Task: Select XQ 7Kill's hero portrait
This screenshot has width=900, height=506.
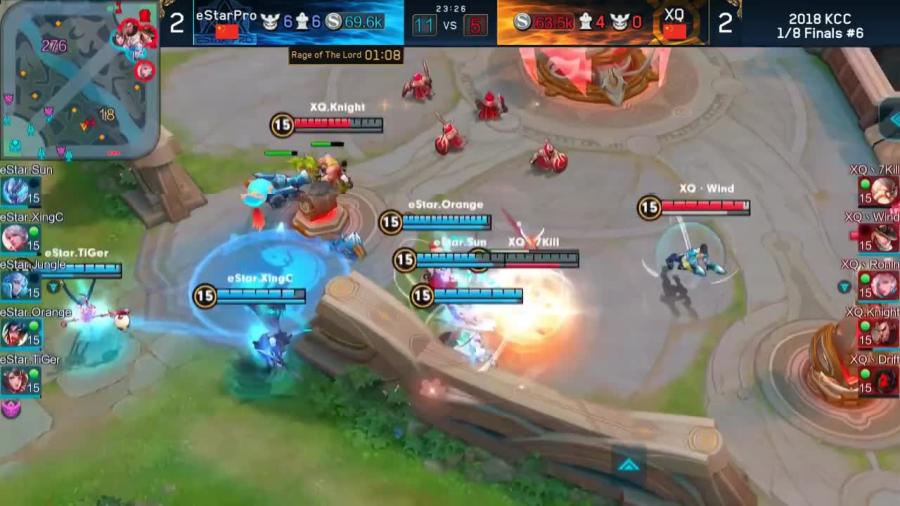Action: 884,191
